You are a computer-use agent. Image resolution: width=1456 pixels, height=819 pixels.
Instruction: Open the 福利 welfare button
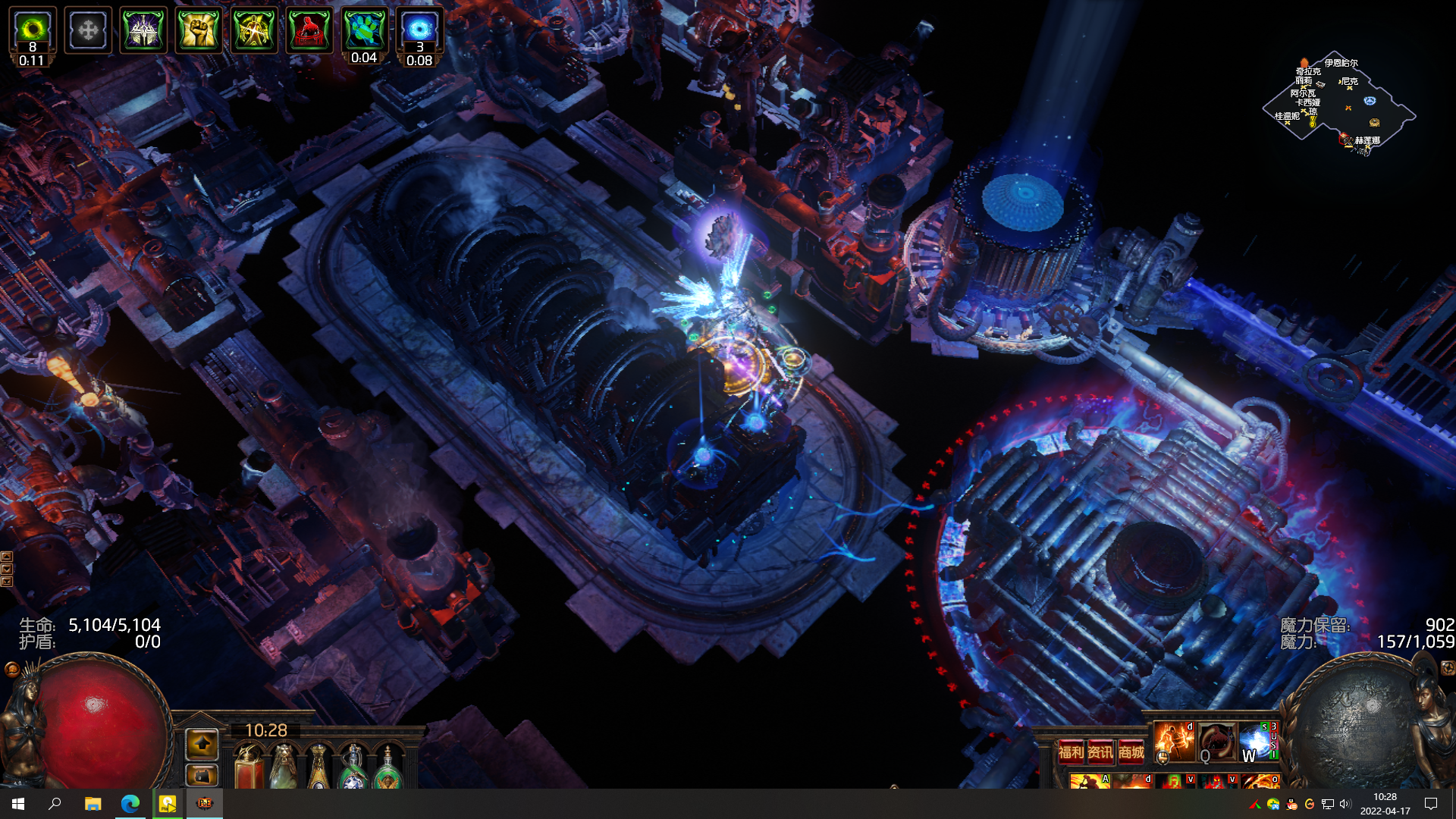(1071, 752)
